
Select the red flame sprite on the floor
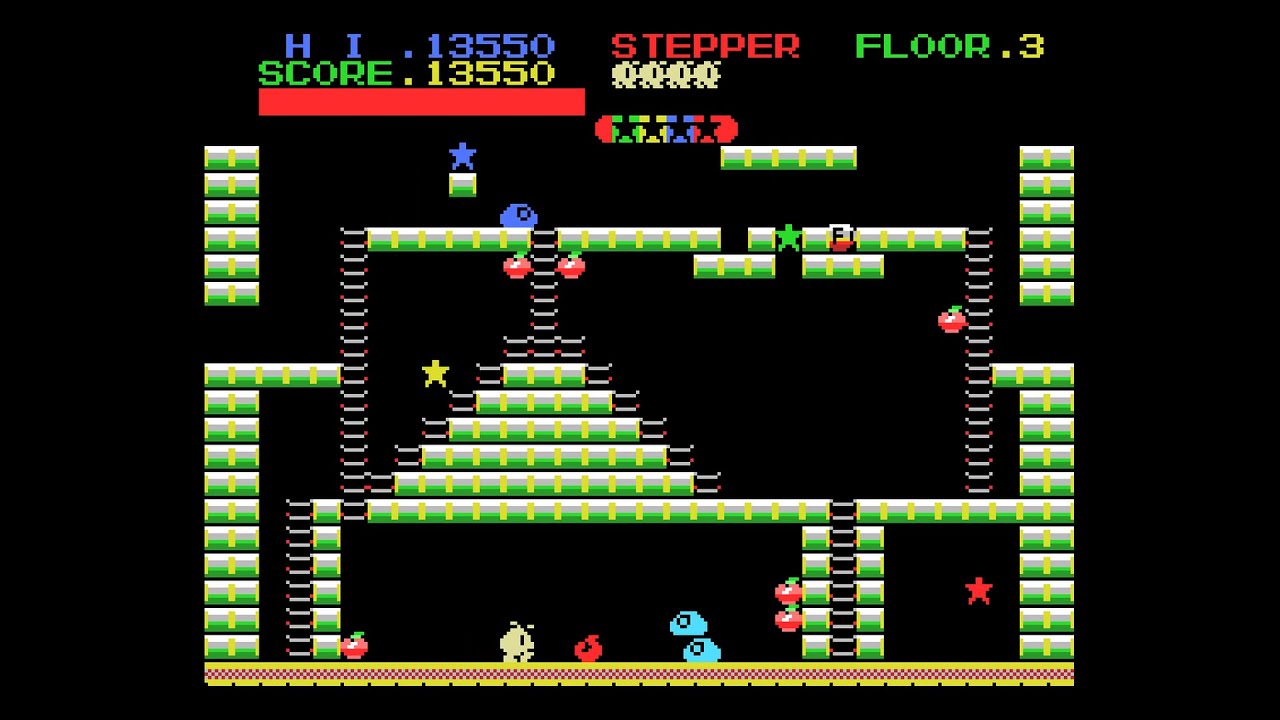(588, 646)
